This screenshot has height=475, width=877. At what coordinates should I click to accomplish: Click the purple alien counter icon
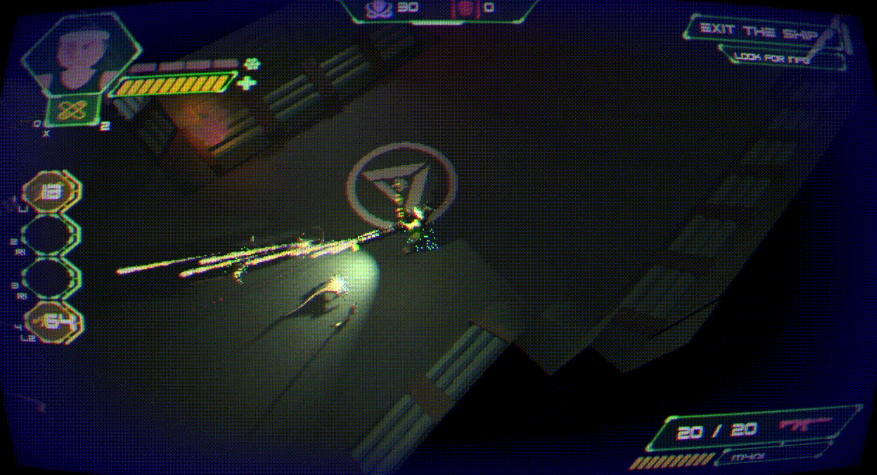[378, 8]
